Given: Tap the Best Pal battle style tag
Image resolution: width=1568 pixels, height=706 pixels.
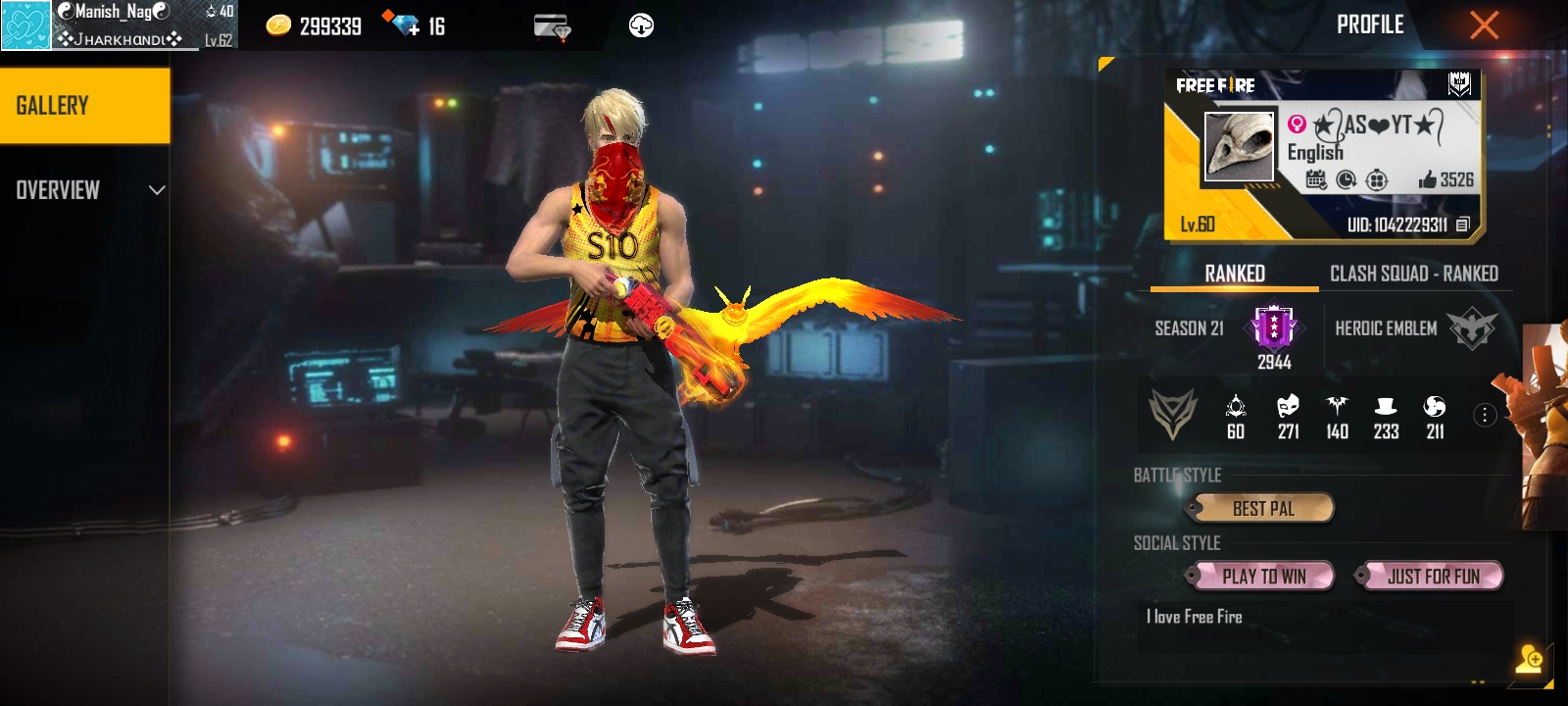Looking at the screenshot, I should pyautogui.click(x=1261, y=508).
